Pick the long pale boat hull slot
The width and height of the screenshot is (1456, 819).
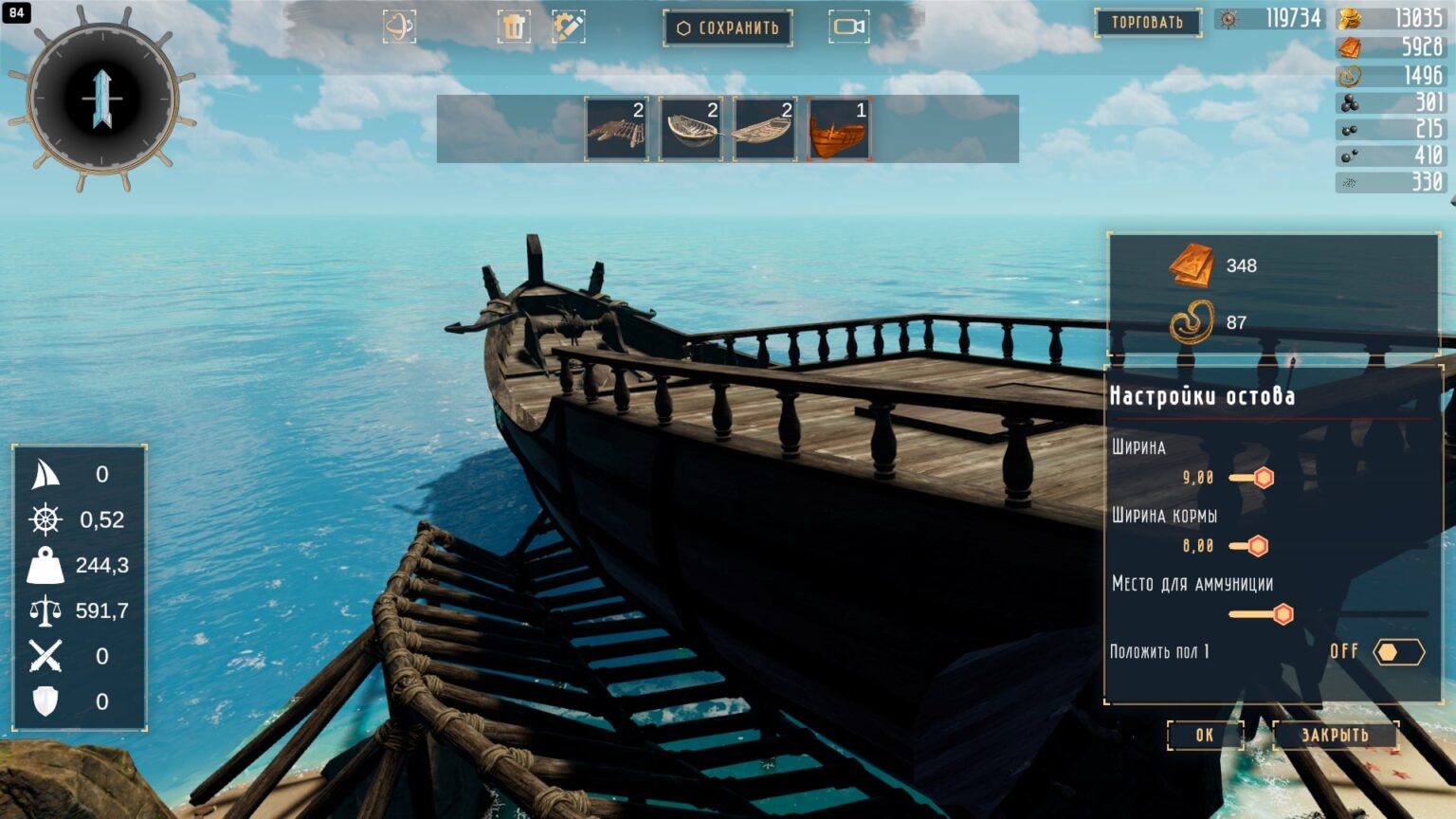(x=765, y=128)
